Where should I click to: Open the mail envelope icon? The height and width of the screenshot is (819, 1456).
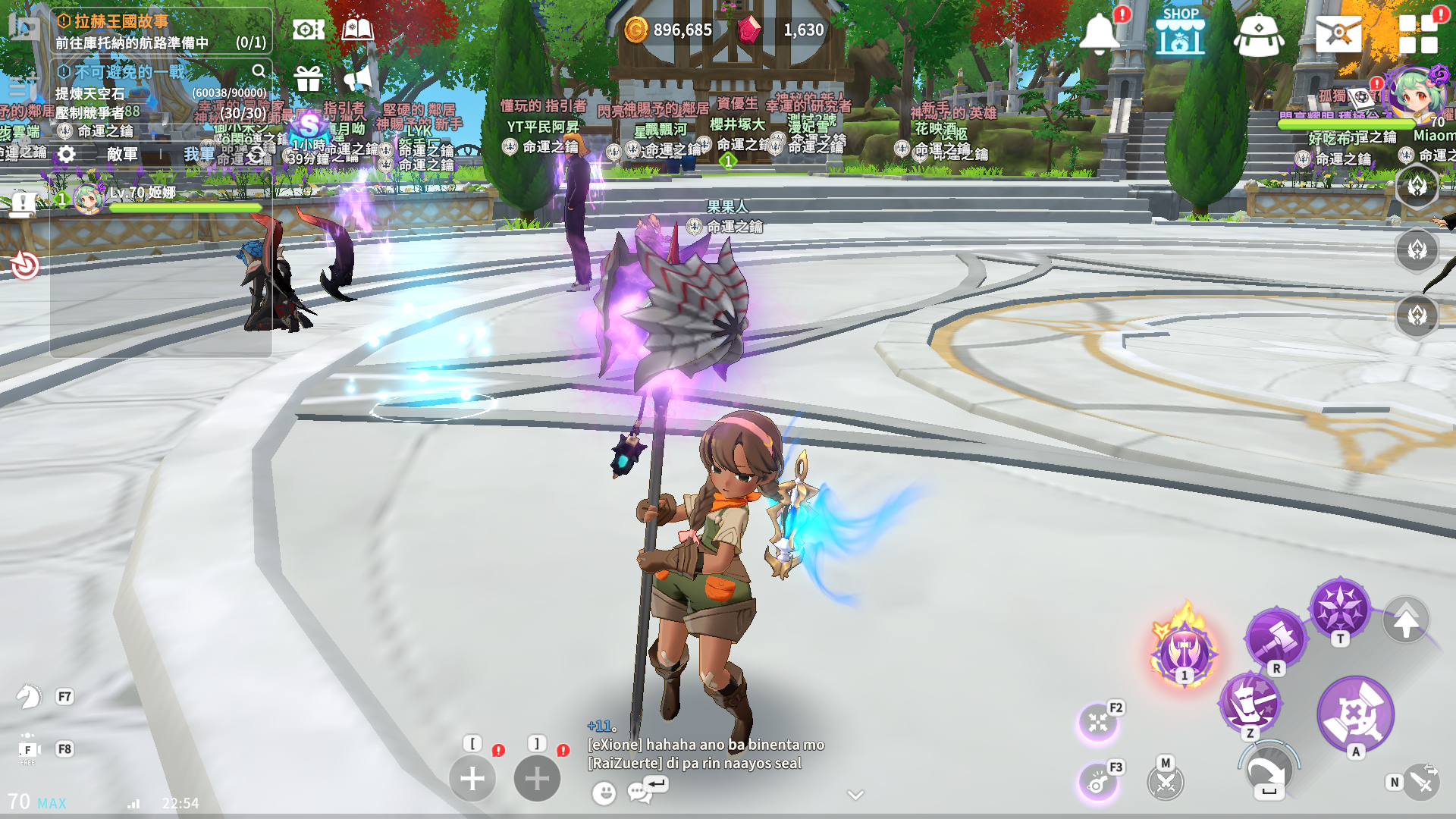pos(1338,33)
